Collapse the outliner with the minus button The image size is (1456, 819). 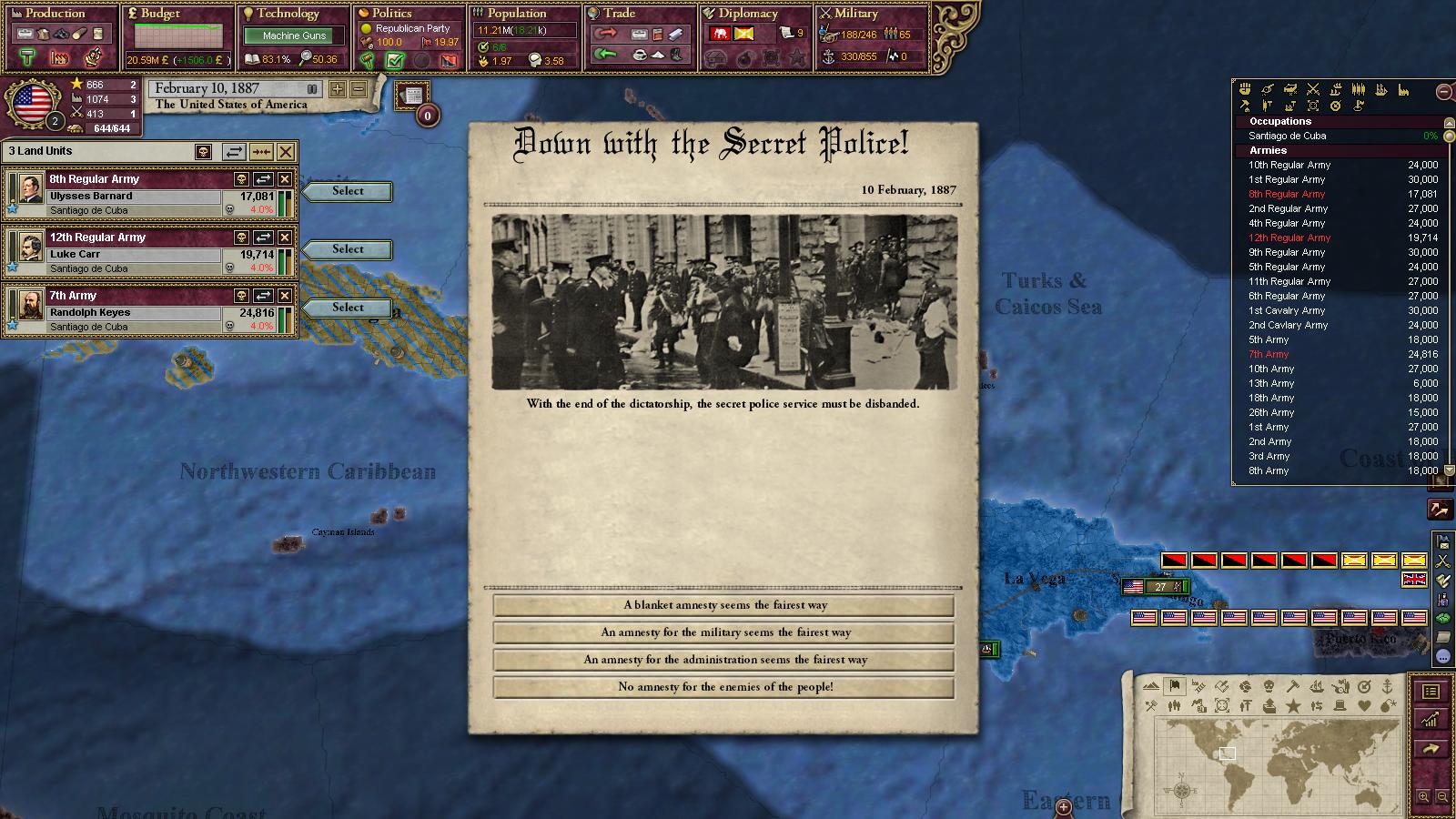(1443, 91)
